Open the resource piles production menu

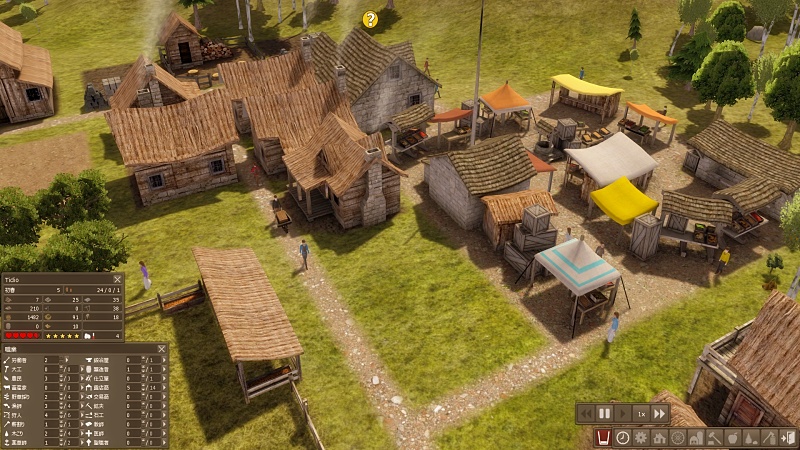coord(750,438)
